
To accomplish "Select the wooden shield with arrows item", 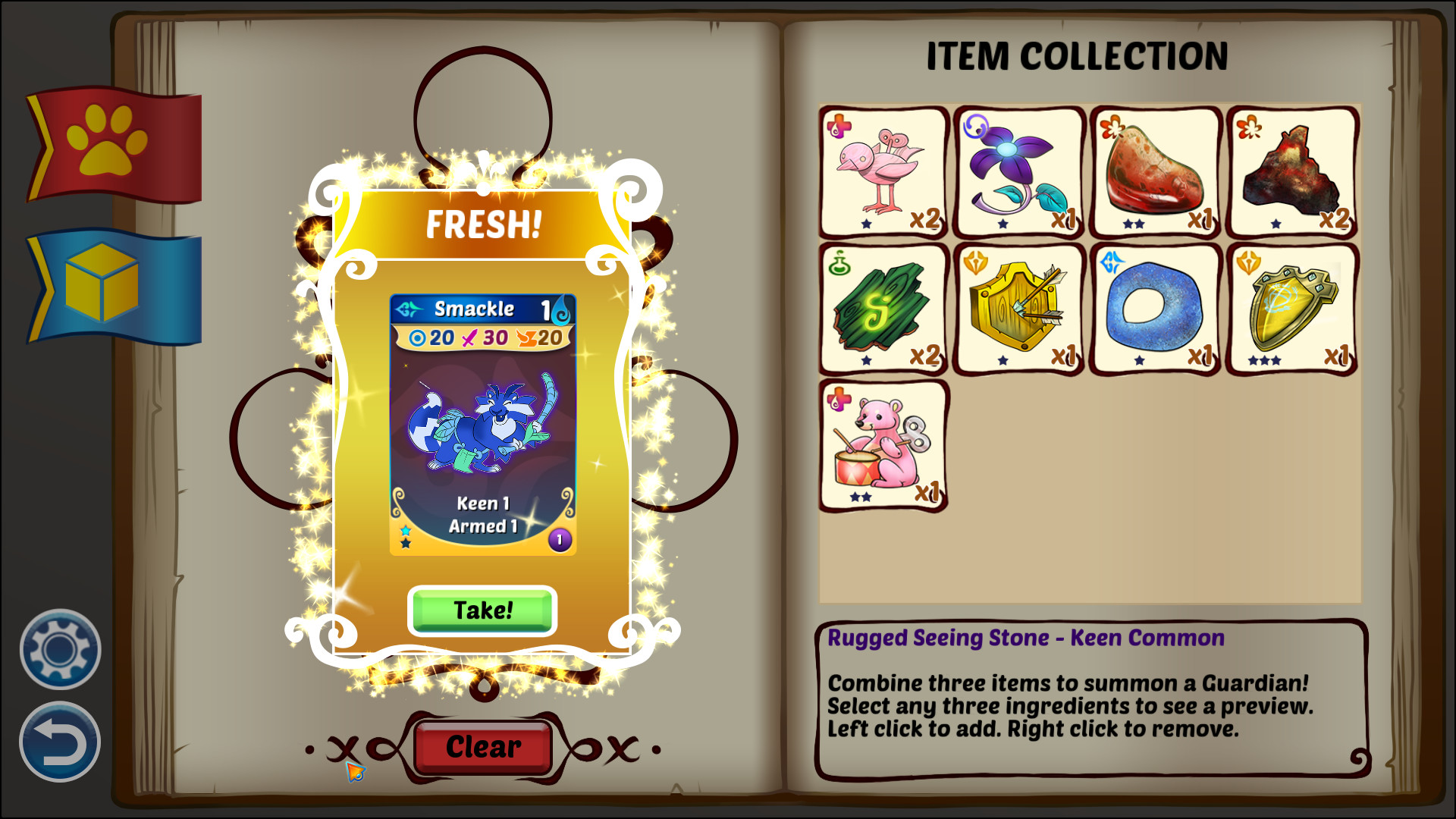I will pyautogui.click(x=1016, y=309).
